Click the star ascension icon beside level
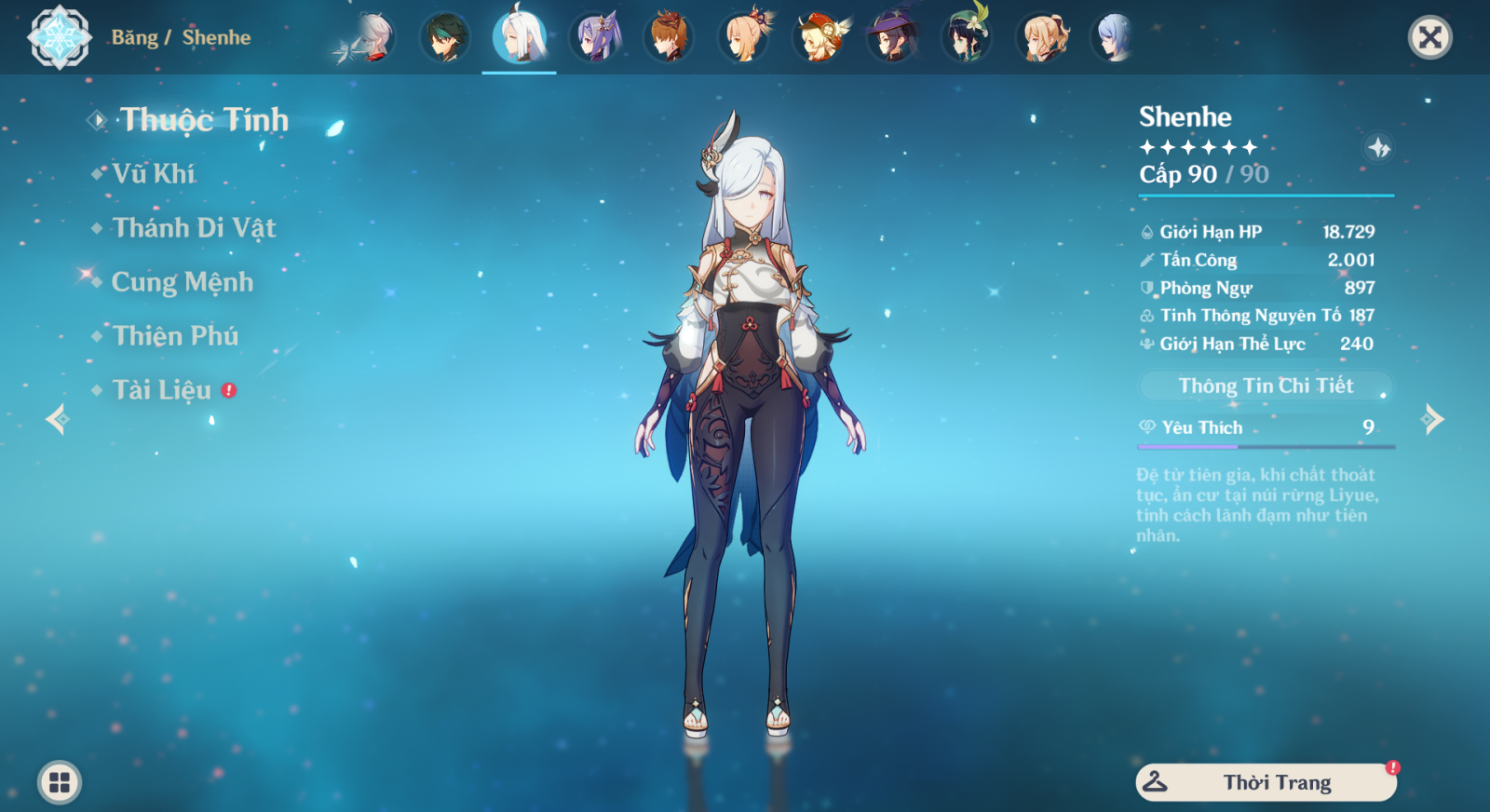This screenshot has width=1490, height=812. [x=1378, y=147]
